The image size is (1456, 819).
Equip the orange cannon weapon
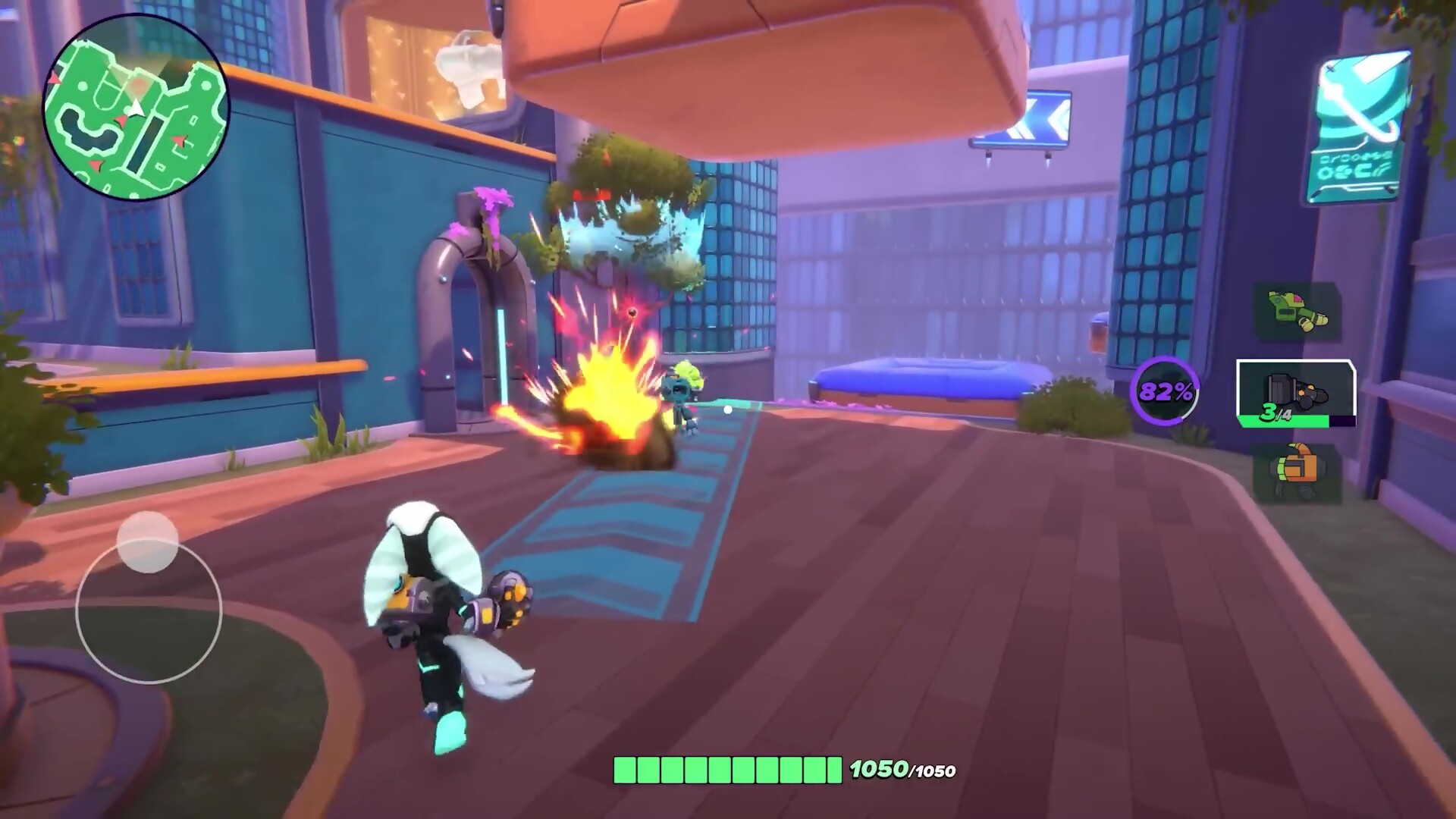point(1296,472)
